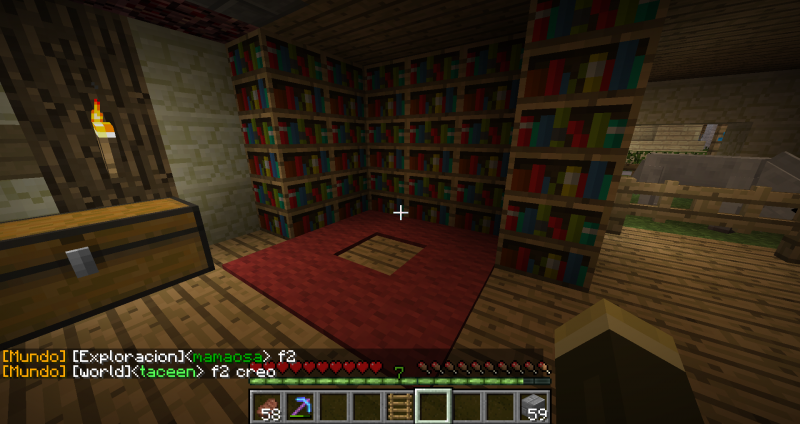Select the ladder hotbar slot
The image size is (800, 424).
click(x=399, y=406)
